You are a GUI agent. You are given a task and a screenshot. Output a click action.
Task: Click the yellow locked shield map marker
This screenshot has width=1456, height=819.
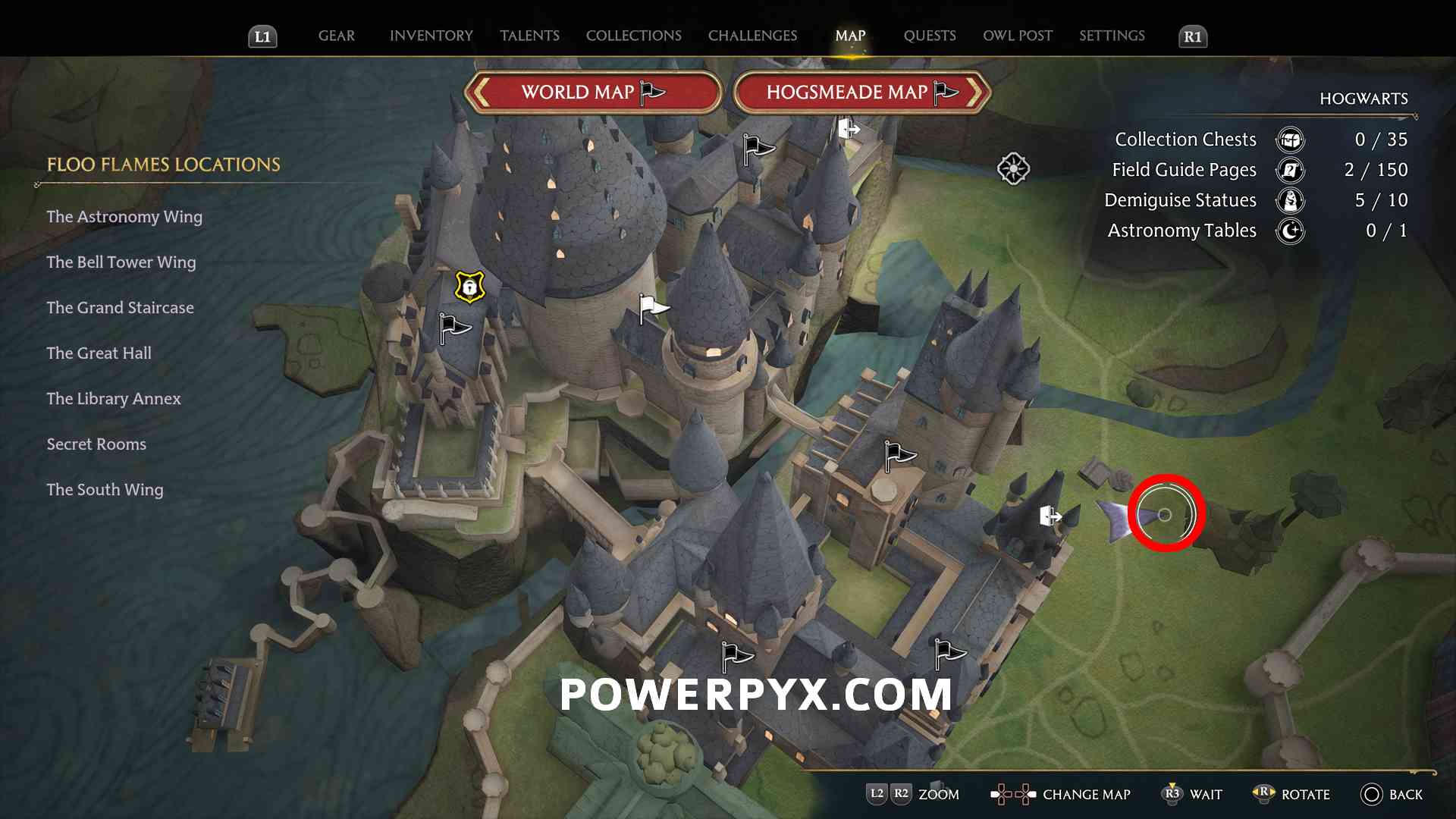pos(469,287)
